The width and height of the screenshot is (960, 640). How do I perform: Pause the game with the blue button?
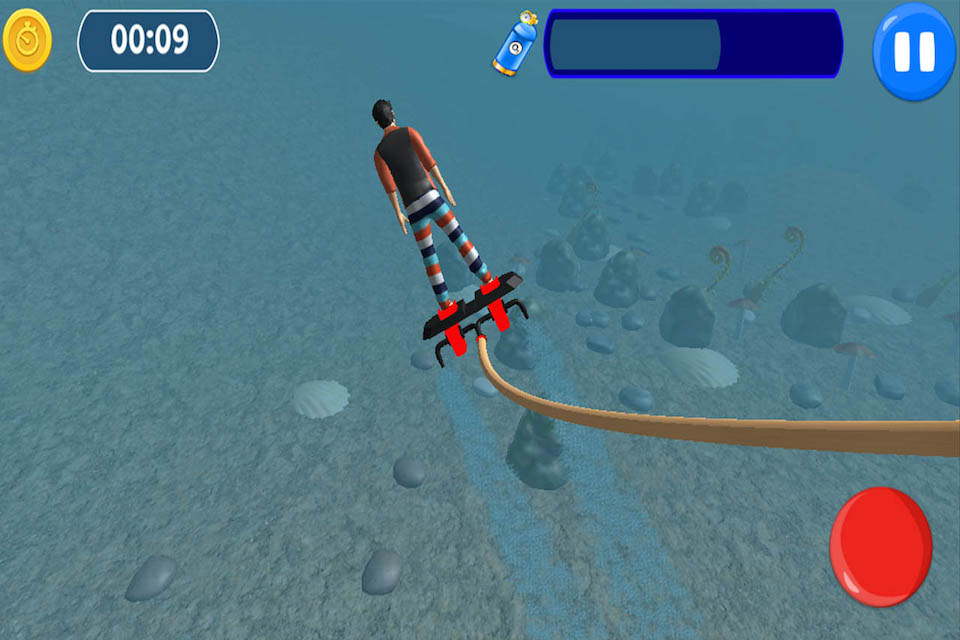pyautogui.click(x=914, y=50)
